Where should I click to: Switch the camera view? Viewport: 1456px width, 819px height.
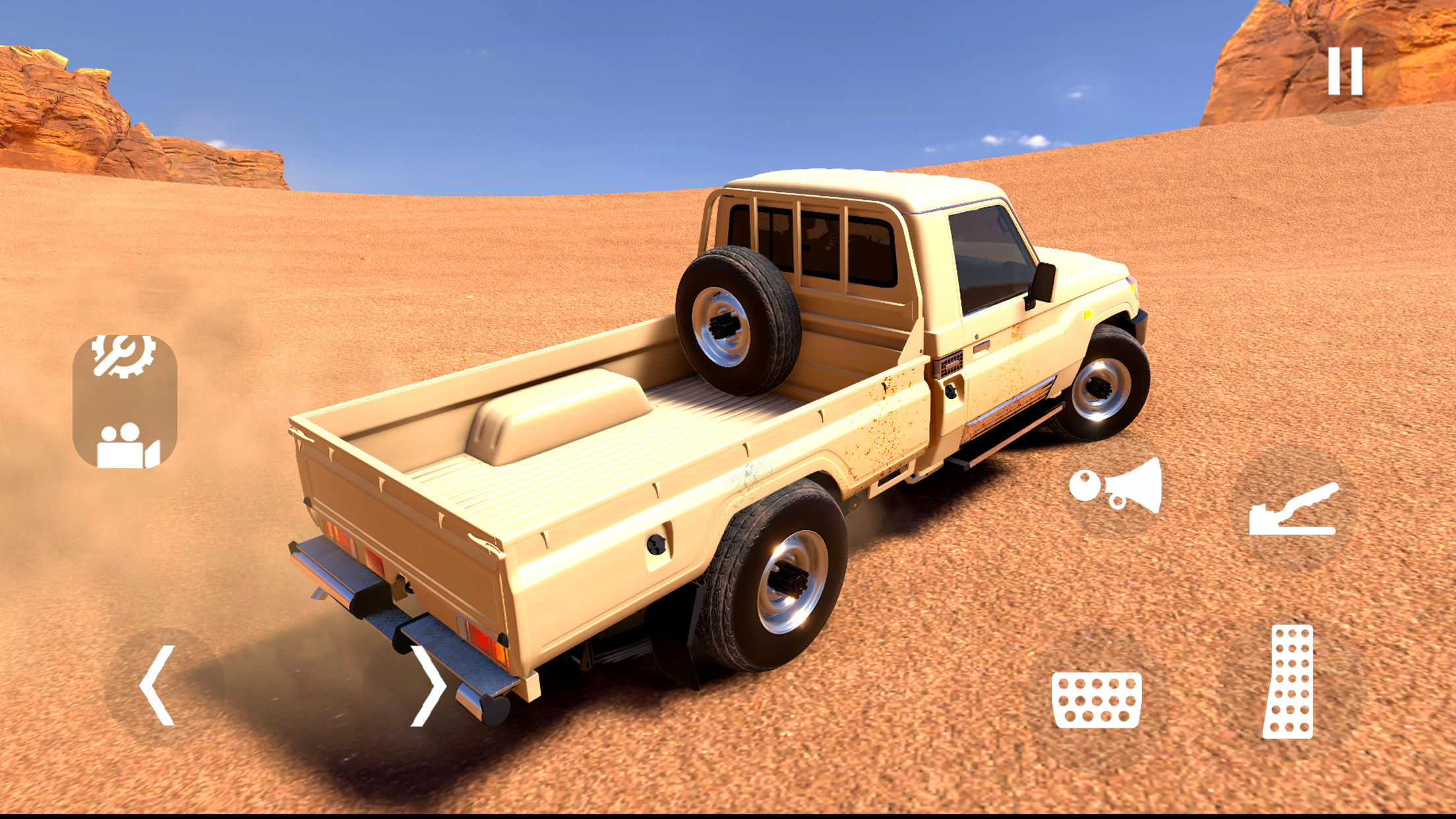pos(127,446)
